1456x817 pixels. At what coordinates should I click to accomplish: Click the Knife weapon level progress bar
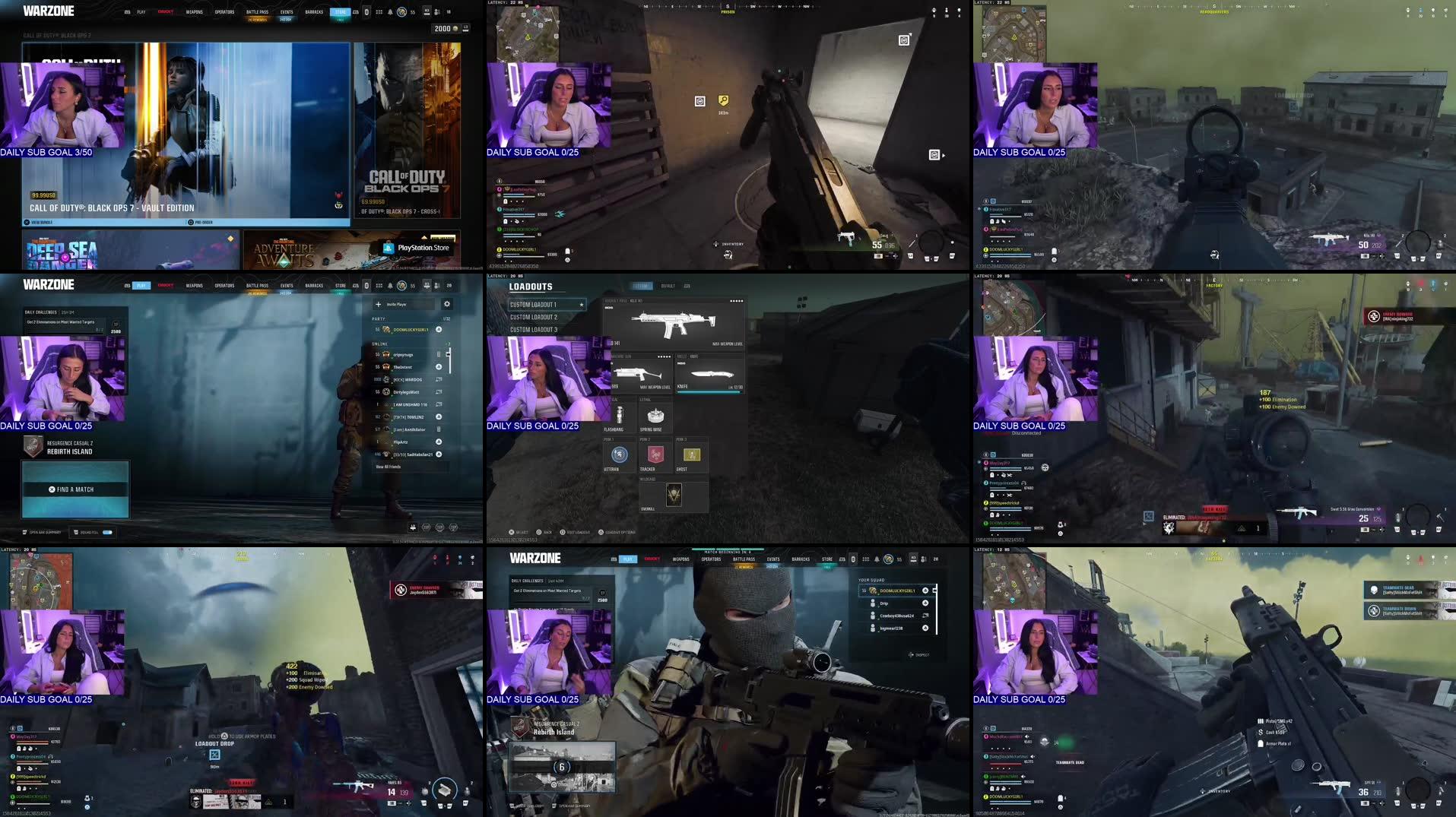707,392
